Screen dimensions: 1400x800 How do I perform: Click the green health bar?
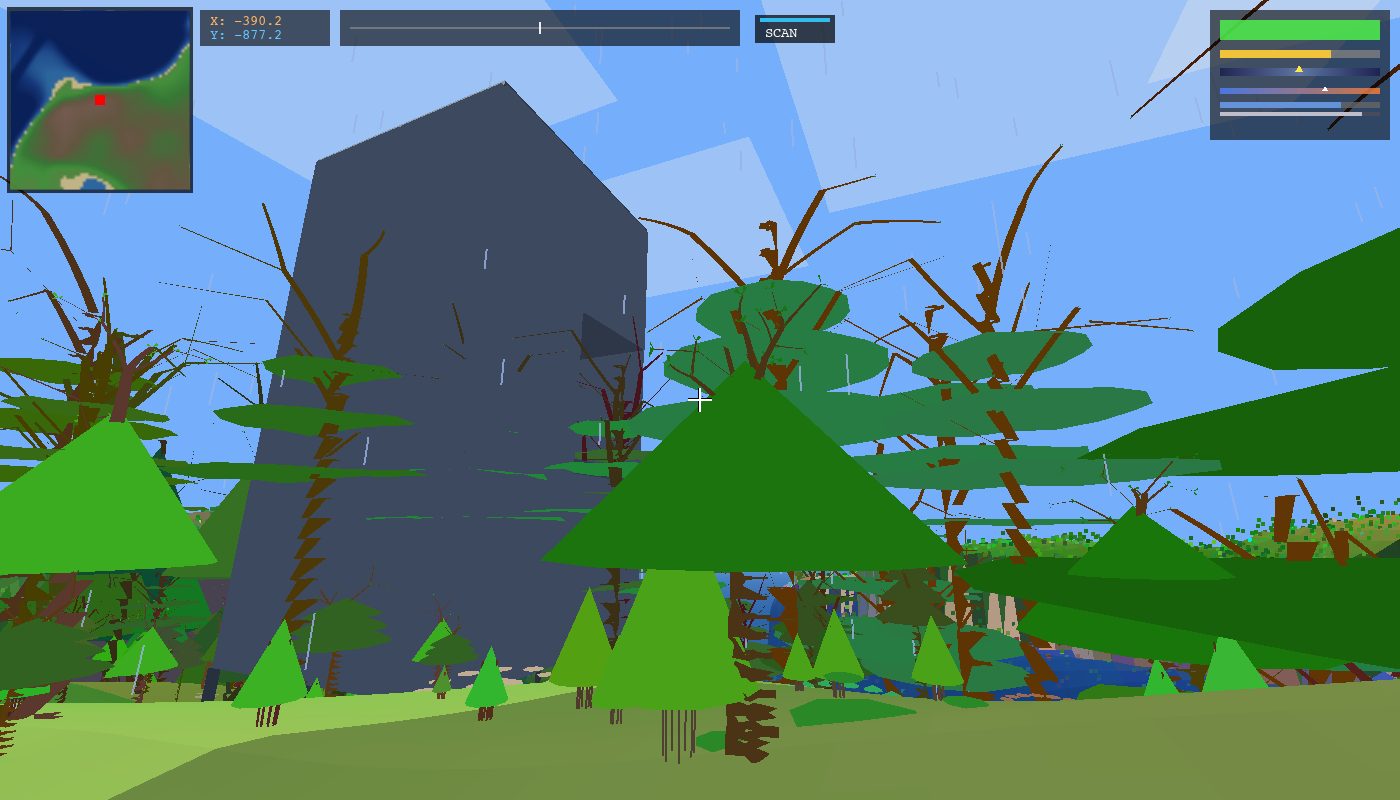click(1299, 30)
